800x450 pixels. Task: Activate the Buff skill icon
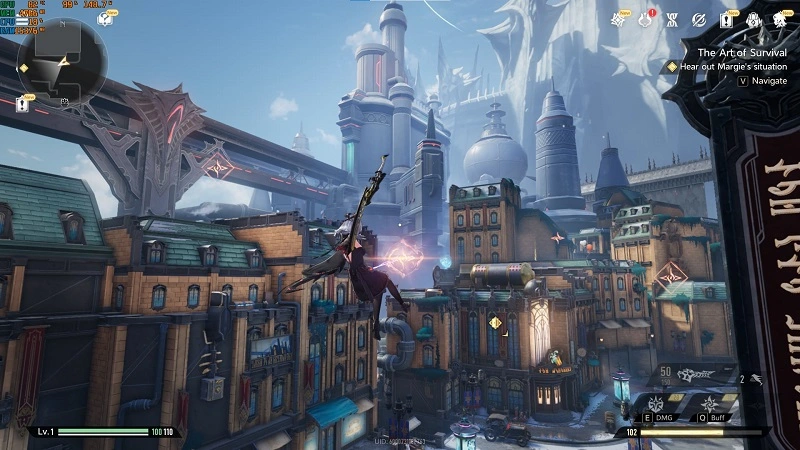point(705,402)
